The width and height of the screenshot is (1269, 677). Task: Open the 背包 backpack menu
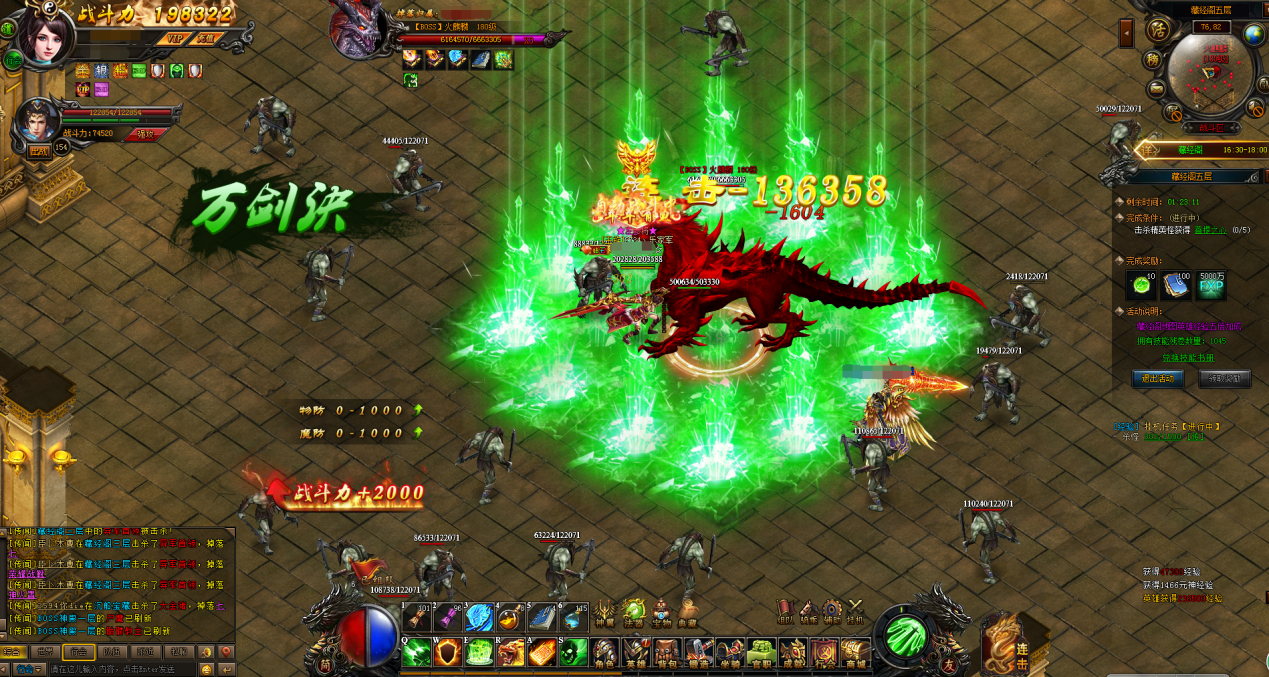pos(667,654)
